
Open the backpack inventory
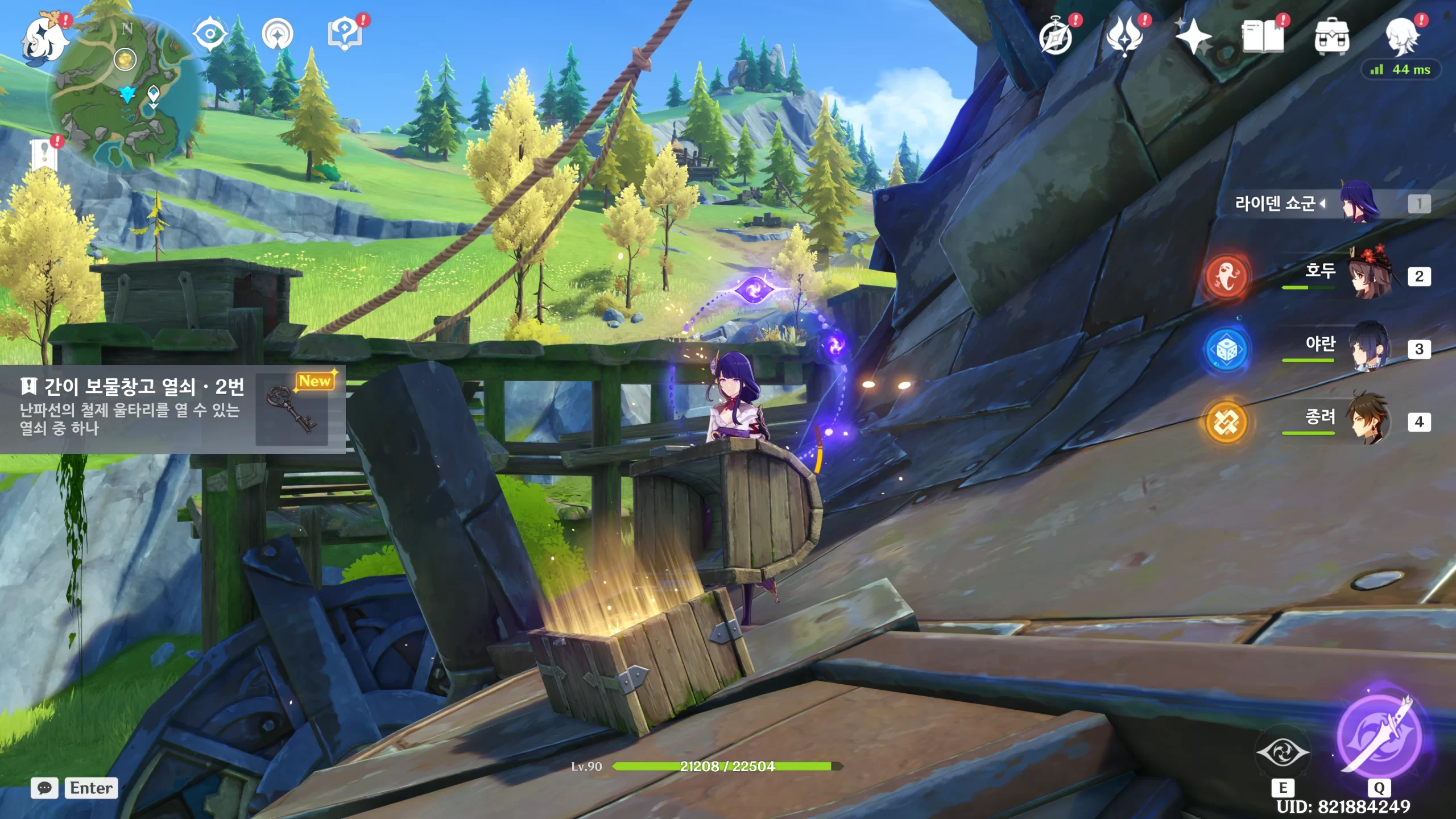click(x=1331, y=38)
